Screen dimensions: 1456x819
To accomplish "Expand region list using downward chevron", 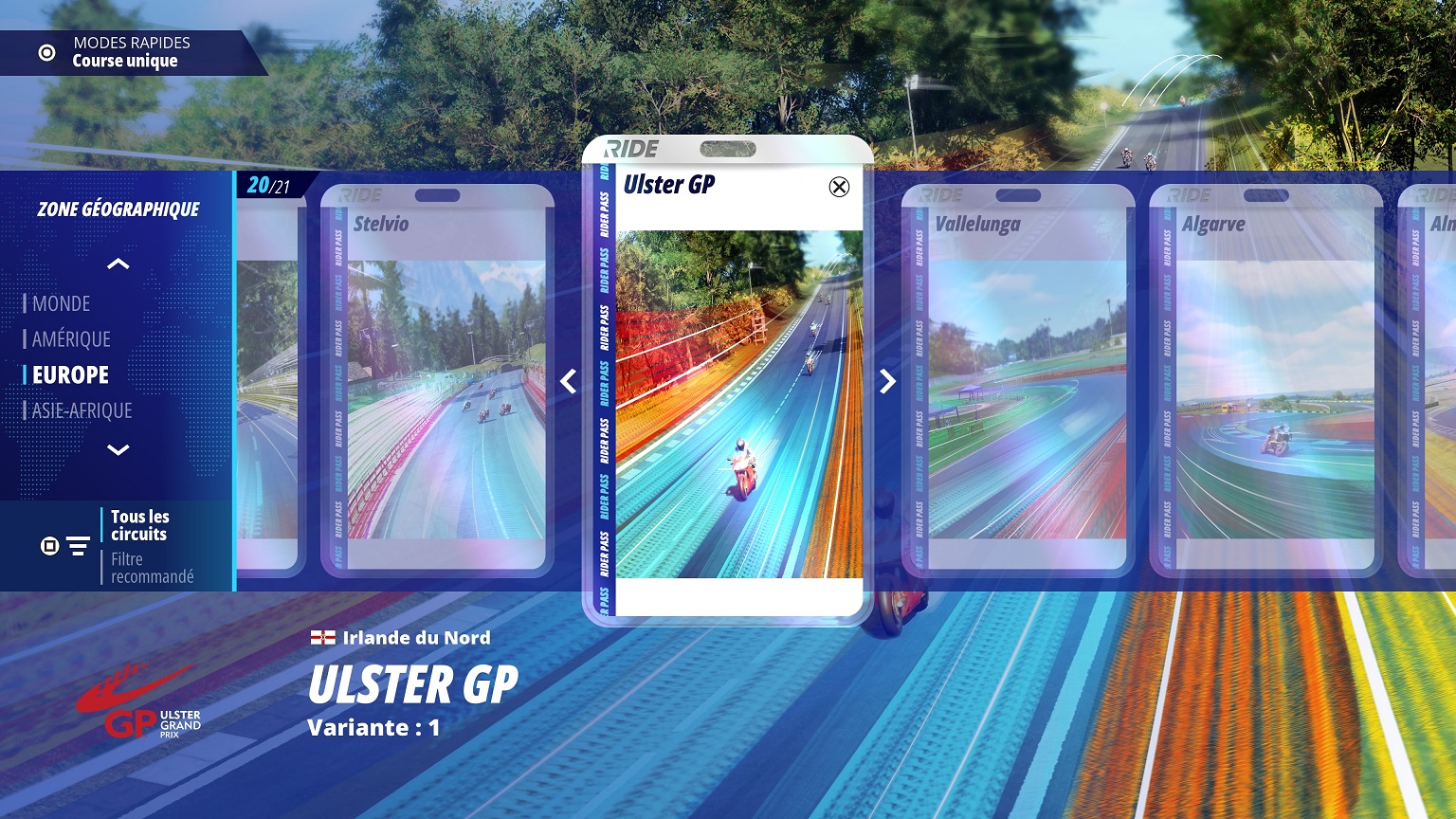I will point(118,449).
